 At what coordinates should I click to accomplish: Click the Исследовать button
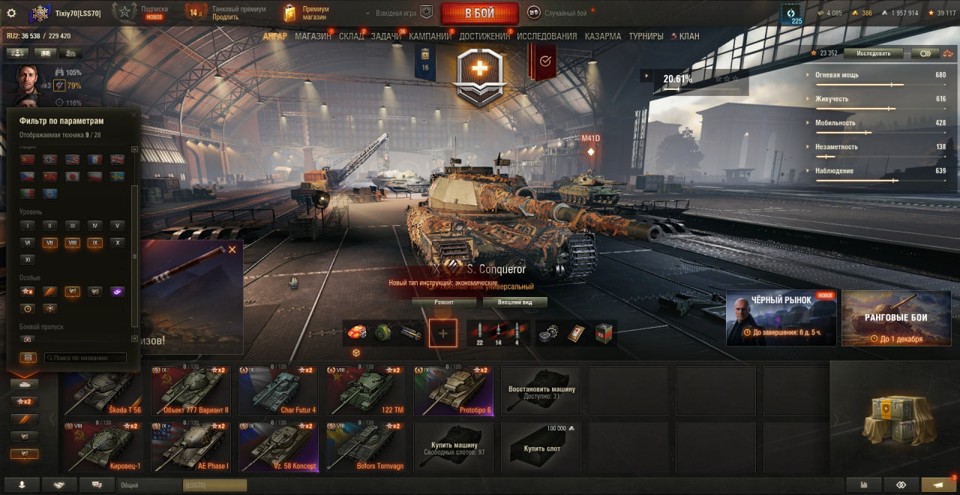[873, 53]
